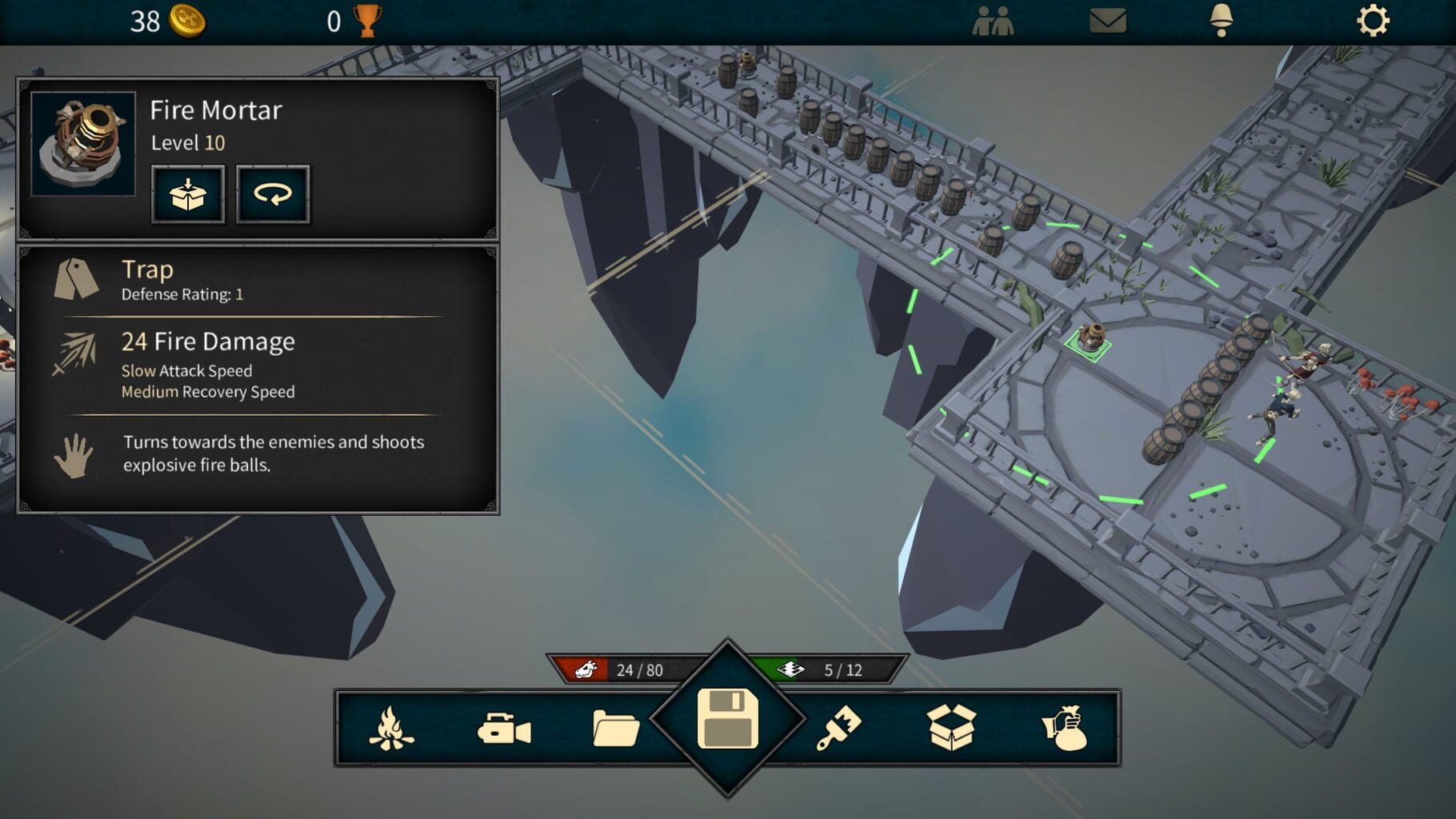Image resolution: width=1456 pixels, height=819 pixels.
Task: Store the Fire Mortar using the box button
Action: point(187,194)
